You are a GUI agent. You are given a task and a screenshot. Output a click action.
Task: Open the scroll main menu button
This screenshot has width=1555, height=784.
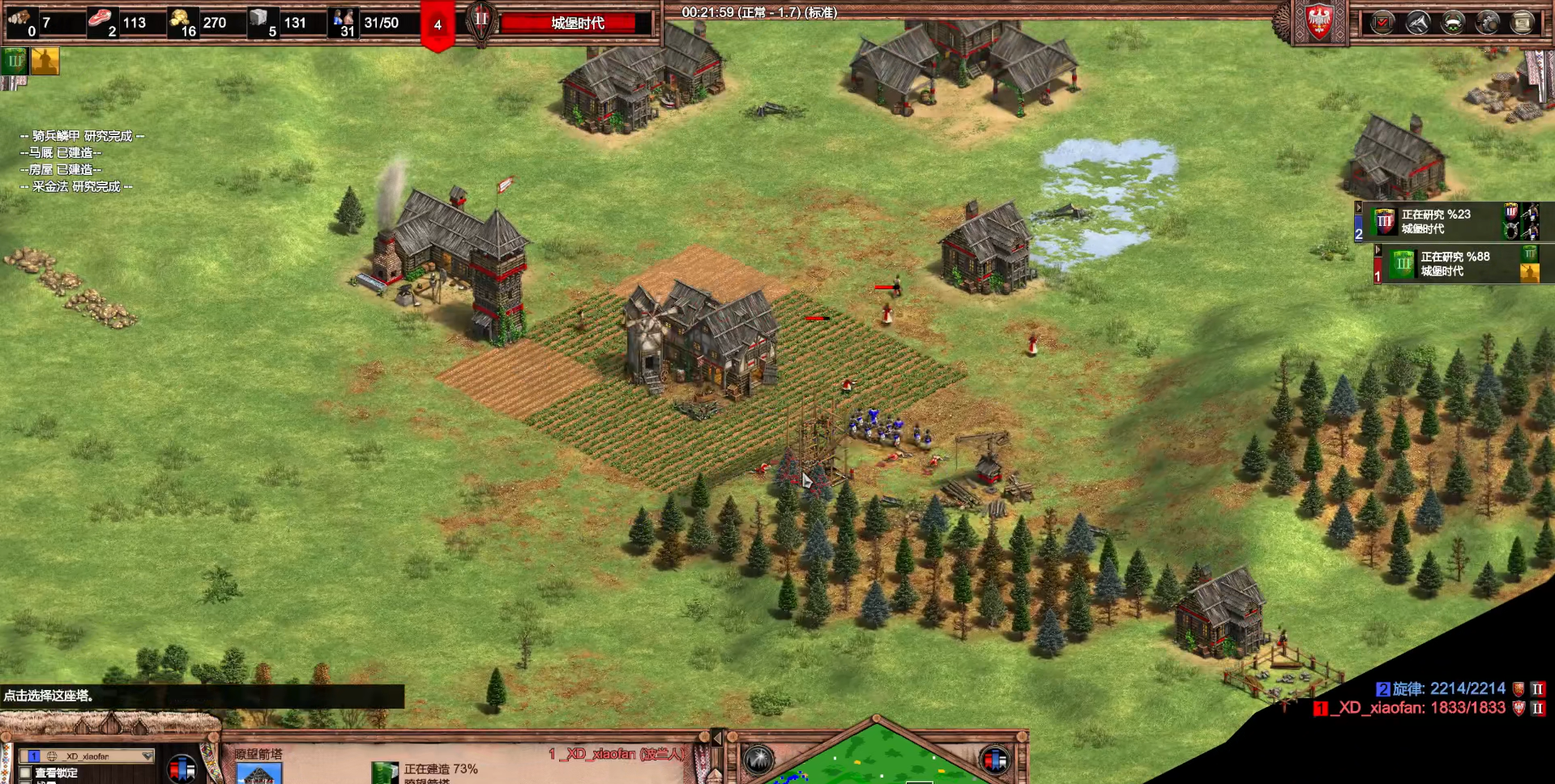tap(1523, 23)
